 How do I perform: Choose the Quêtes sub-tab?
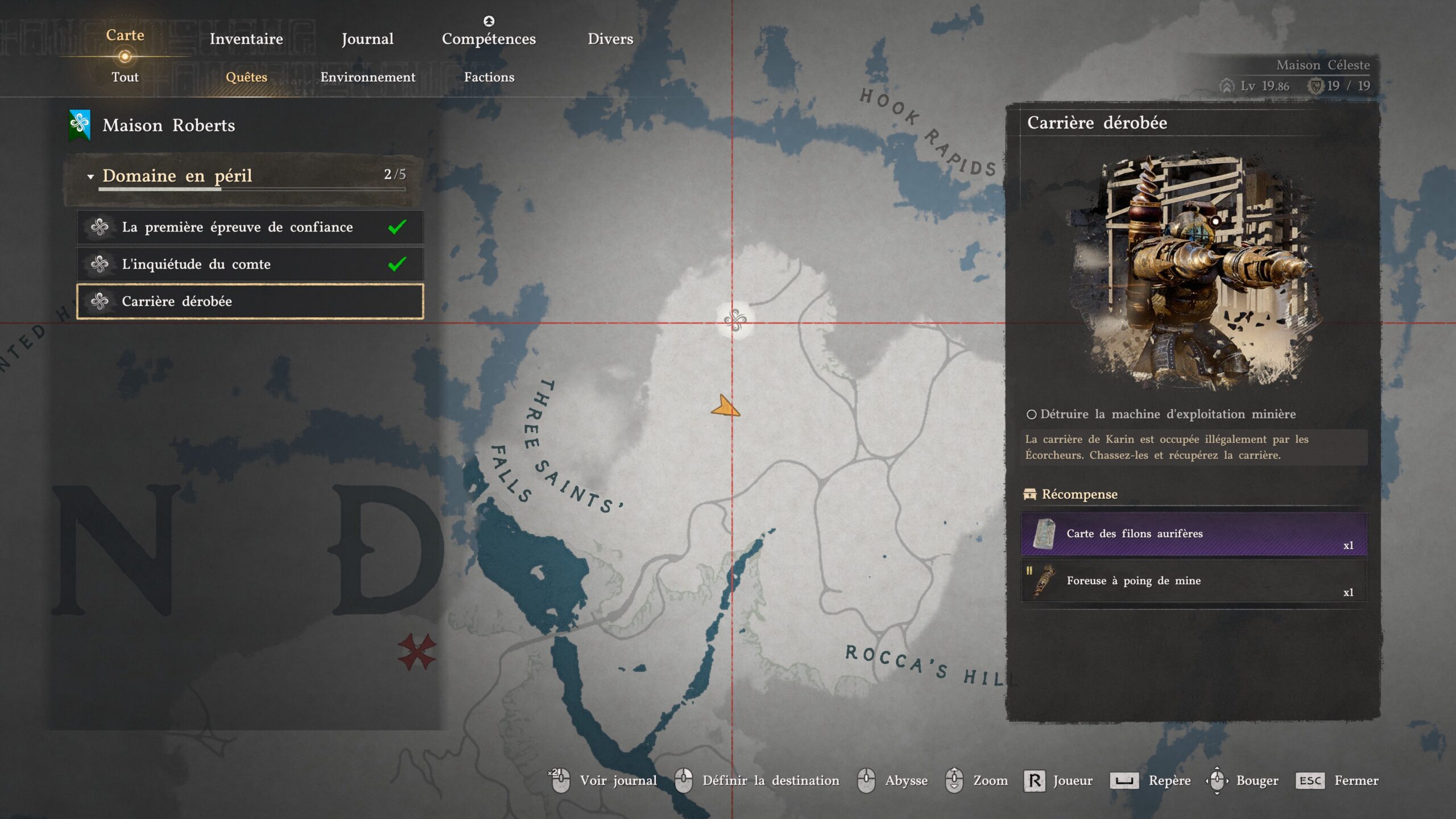[246, 77]
